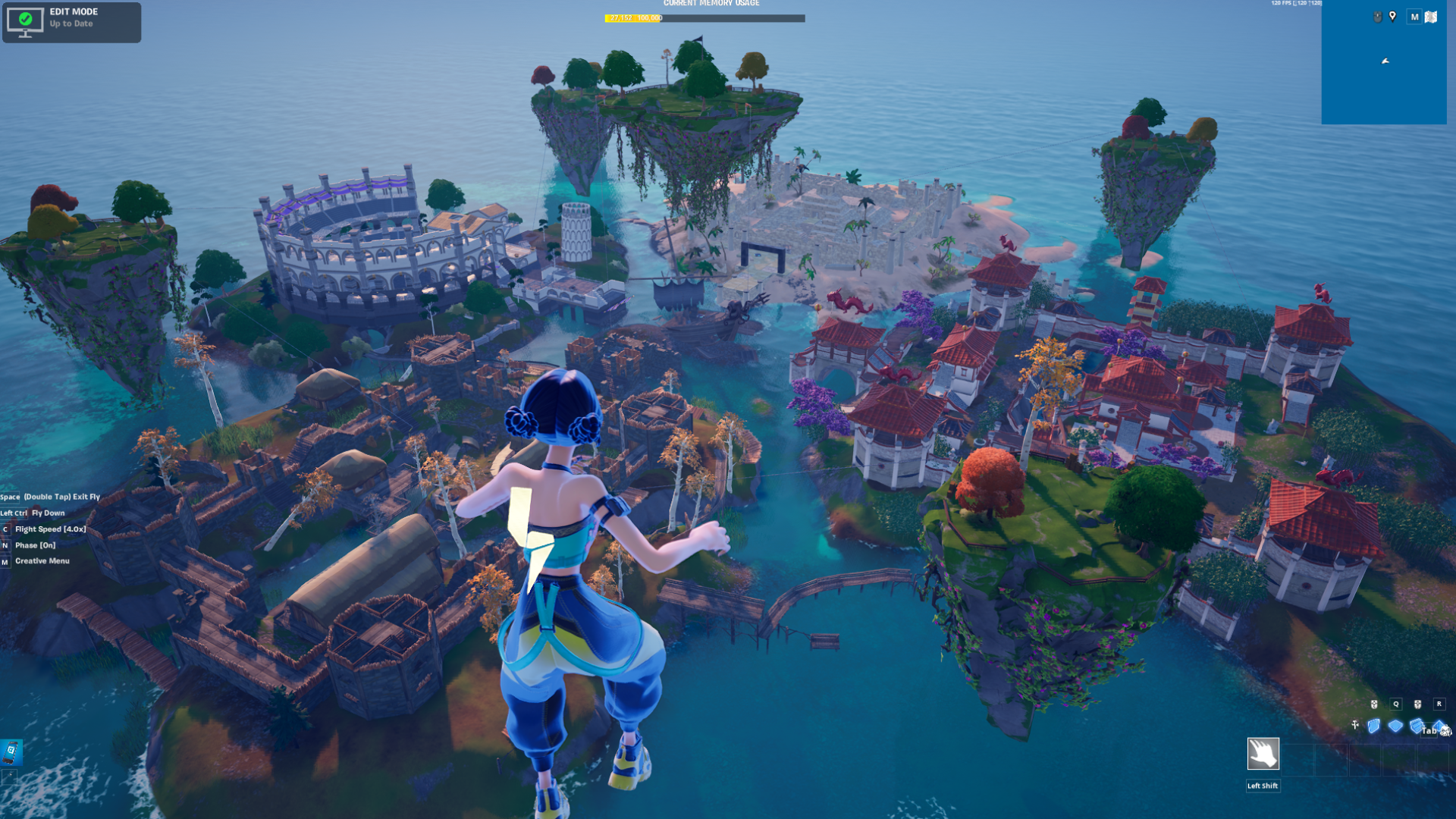The height and width of the screenshot is (819, 1456).
Task: Choose the stairs building piece
Action: (1416, 726)
